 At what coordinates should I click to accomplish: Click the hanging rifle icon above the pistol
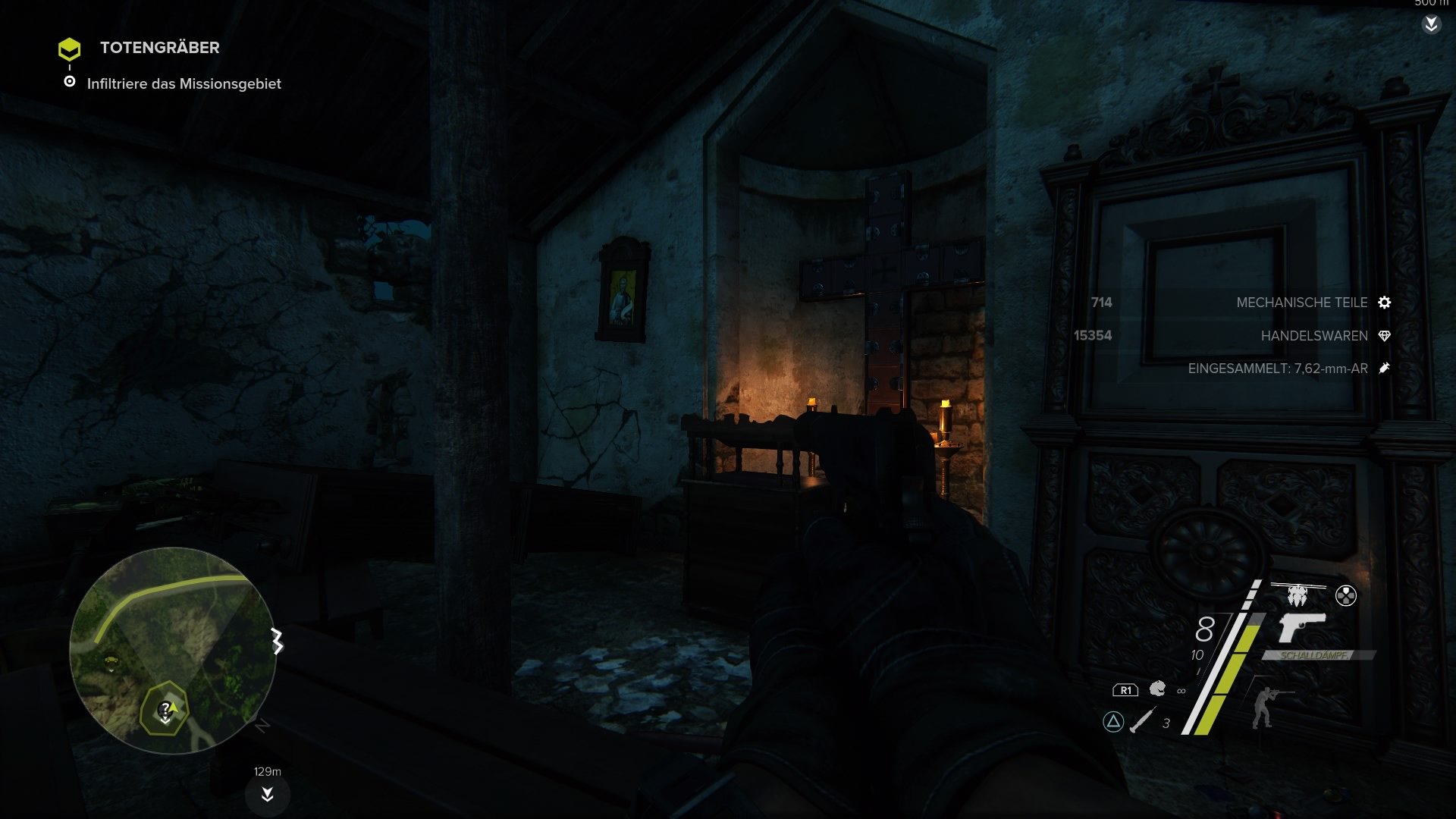coord(1296,594)
